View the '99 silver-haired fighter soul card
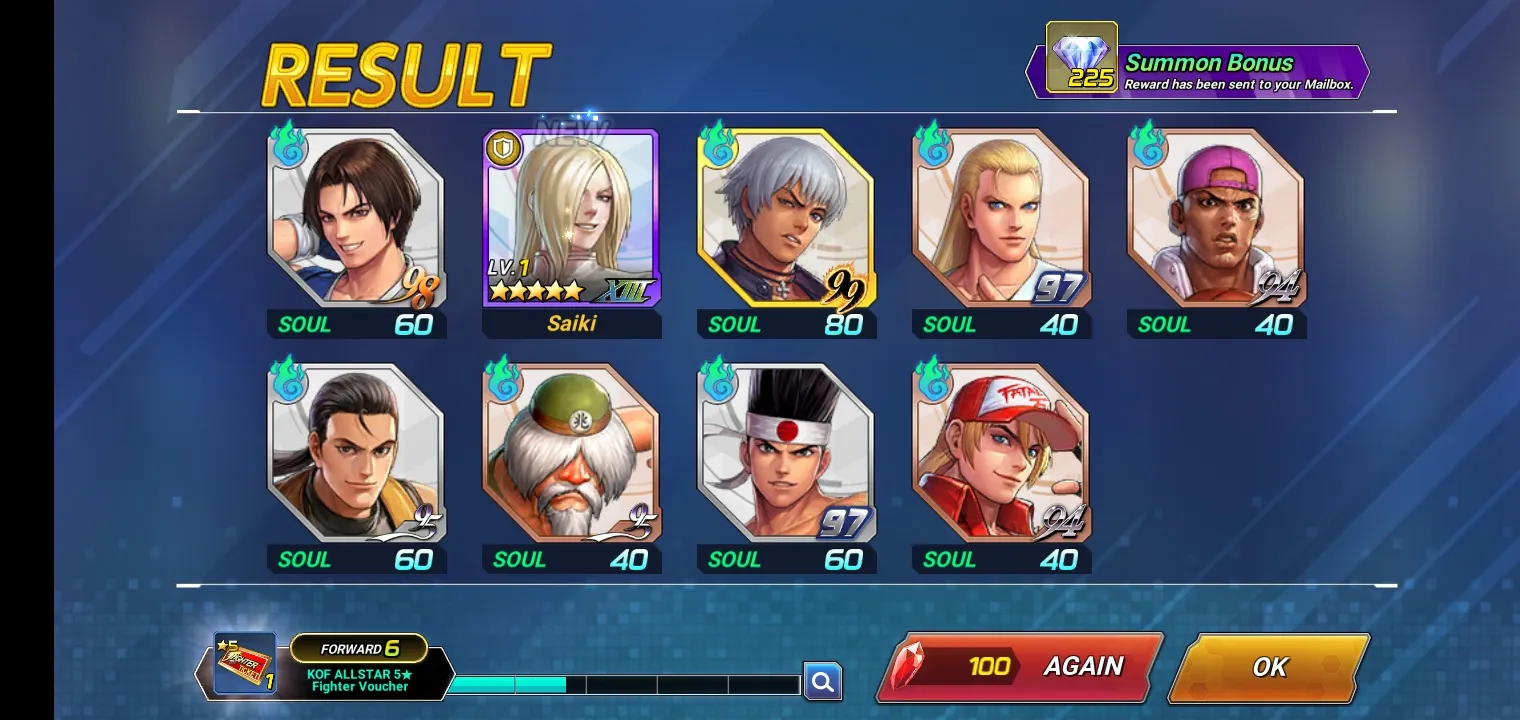The image size is (1520, 720). 786,218
